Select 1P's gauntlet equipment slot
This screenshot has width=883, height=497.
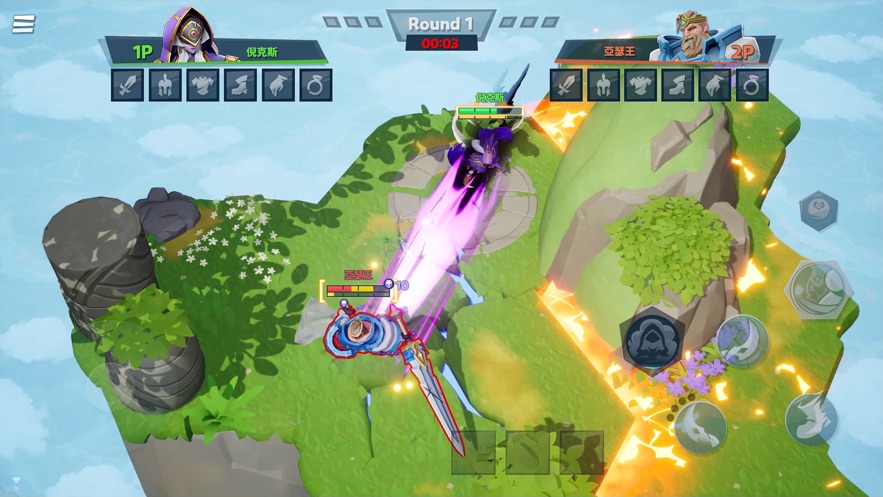click(278, 85)
